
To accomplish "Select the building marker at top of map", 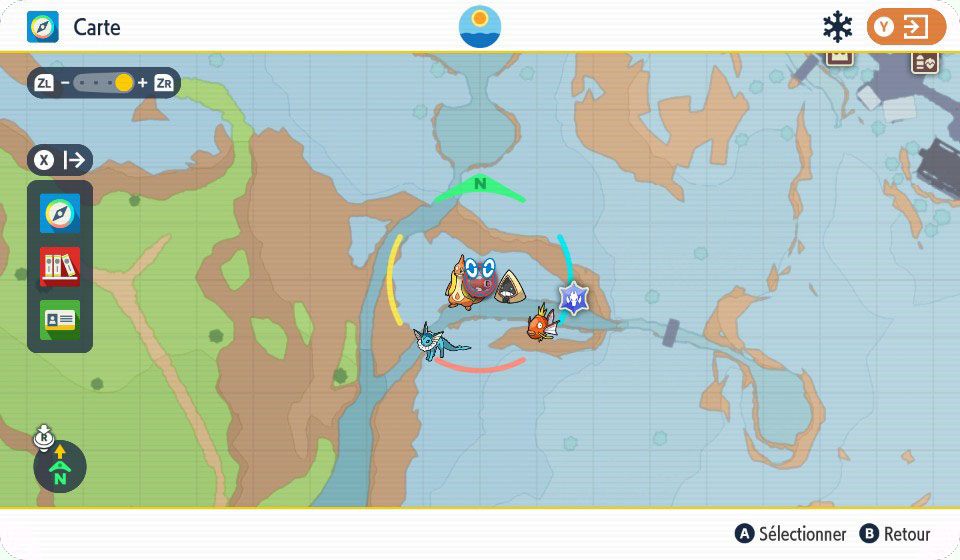I will tap(839, 55).
